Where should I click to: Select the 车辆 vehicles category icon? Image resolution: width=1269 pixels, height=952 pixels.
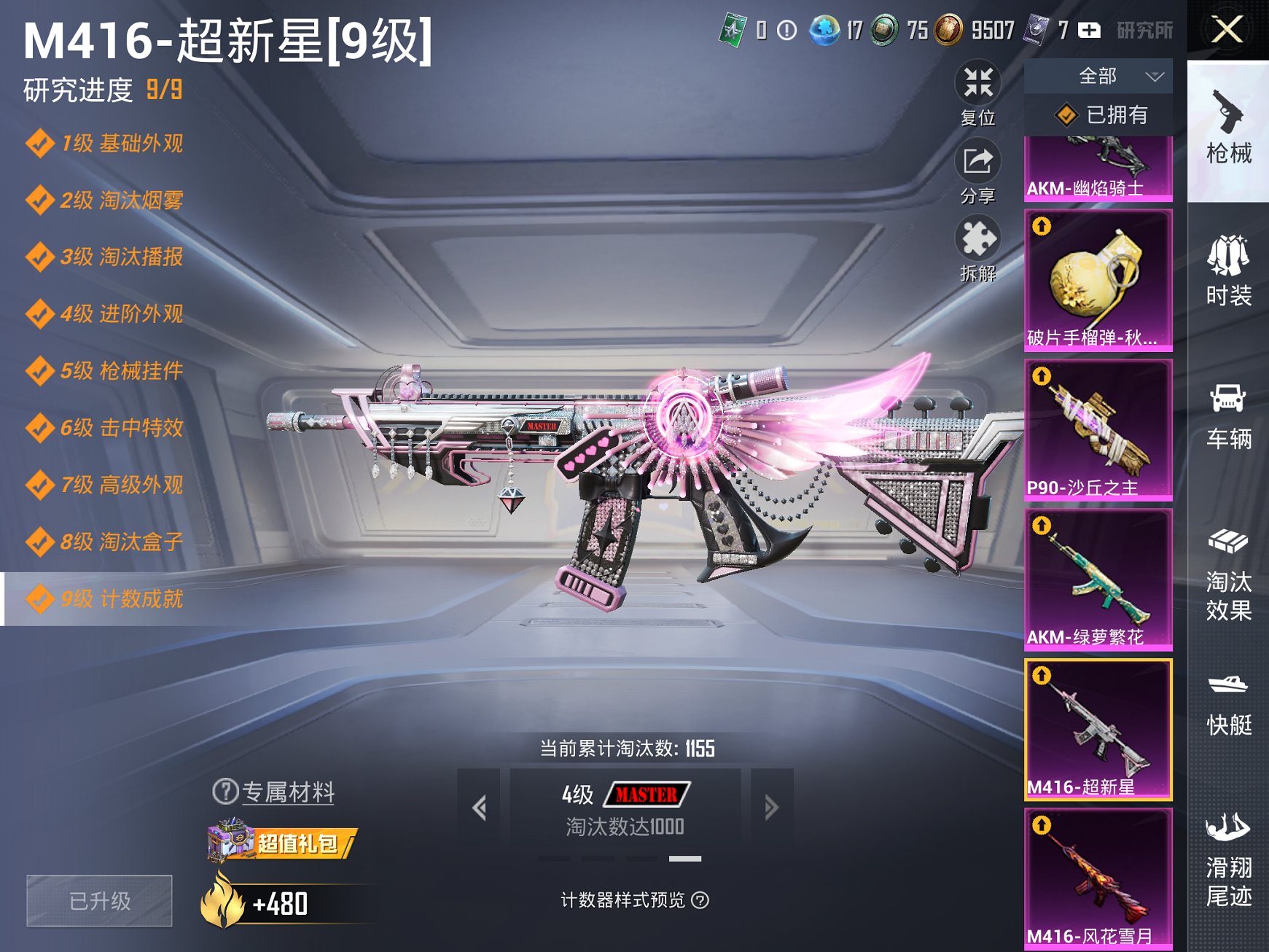tap(1230, 415)
